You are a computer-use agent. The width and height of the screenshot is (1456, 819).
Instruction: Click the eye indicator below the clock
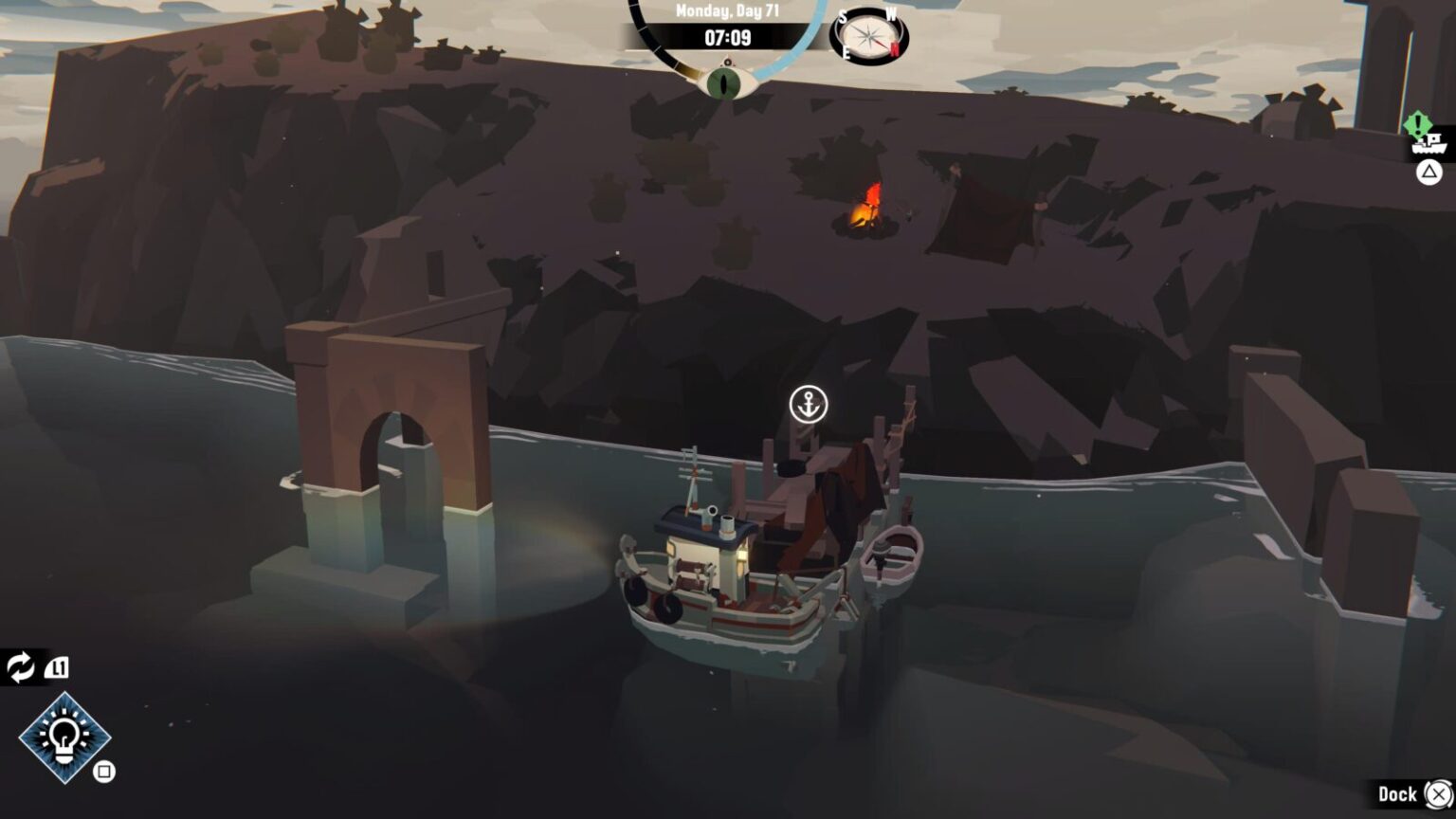(723, 83)
